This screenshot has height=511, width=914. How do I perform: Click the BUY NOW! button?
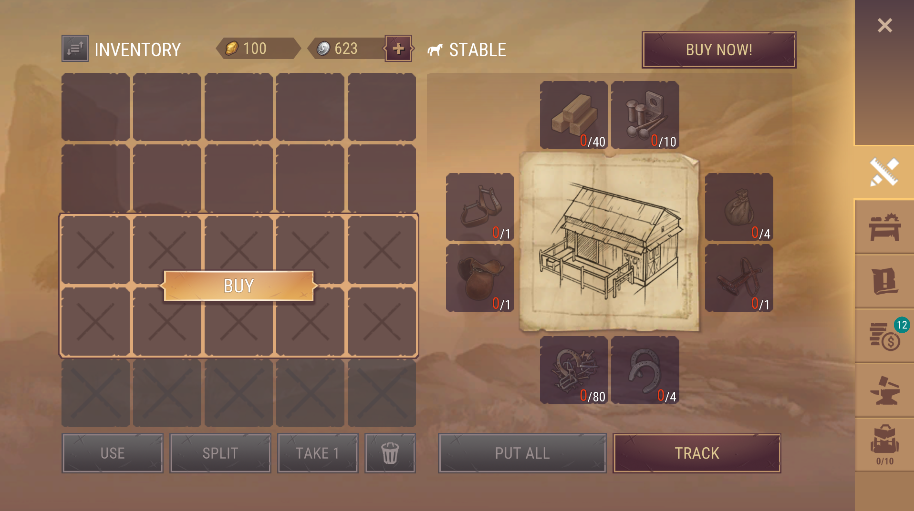coord(719,50)
